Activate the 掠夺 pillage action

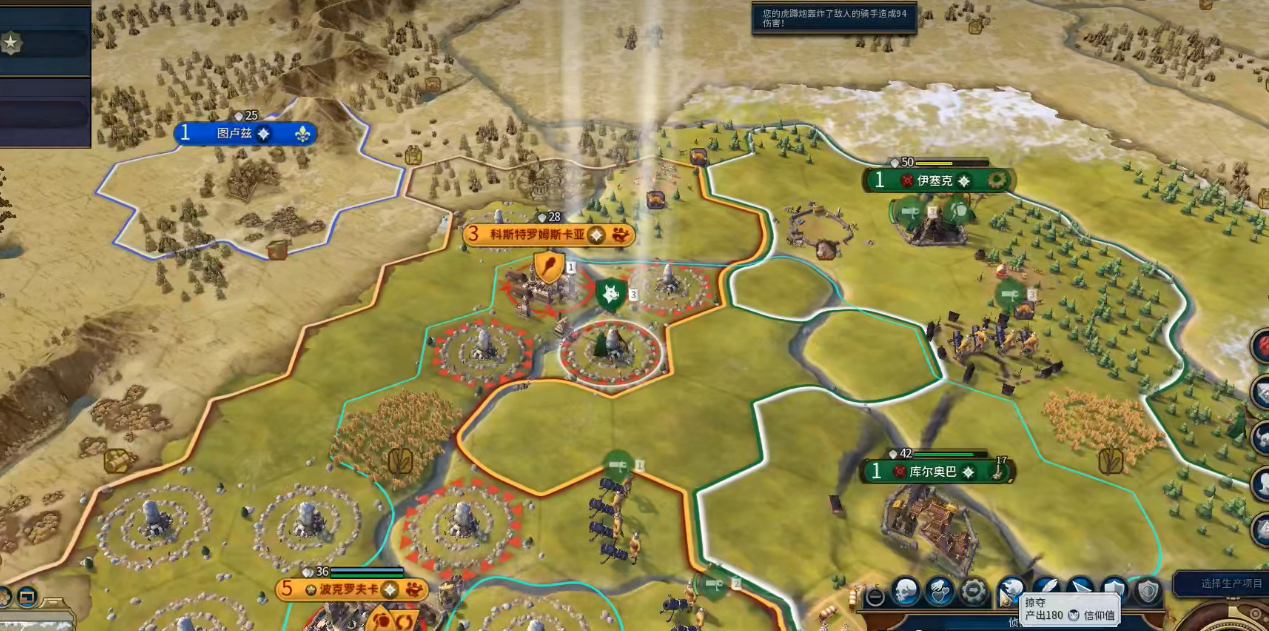click(1011, 591)
